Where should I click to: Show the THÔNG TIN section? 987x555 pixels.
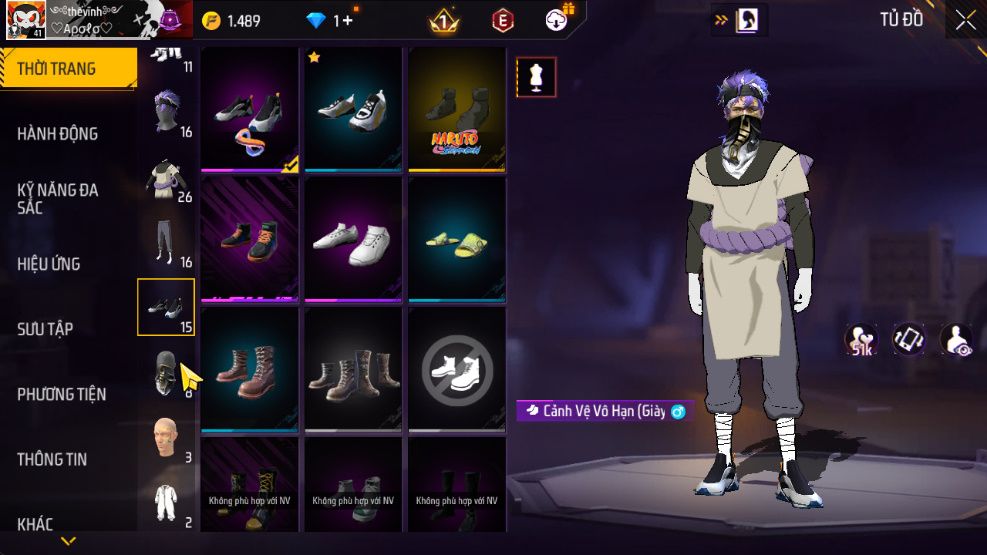[52, 459]
